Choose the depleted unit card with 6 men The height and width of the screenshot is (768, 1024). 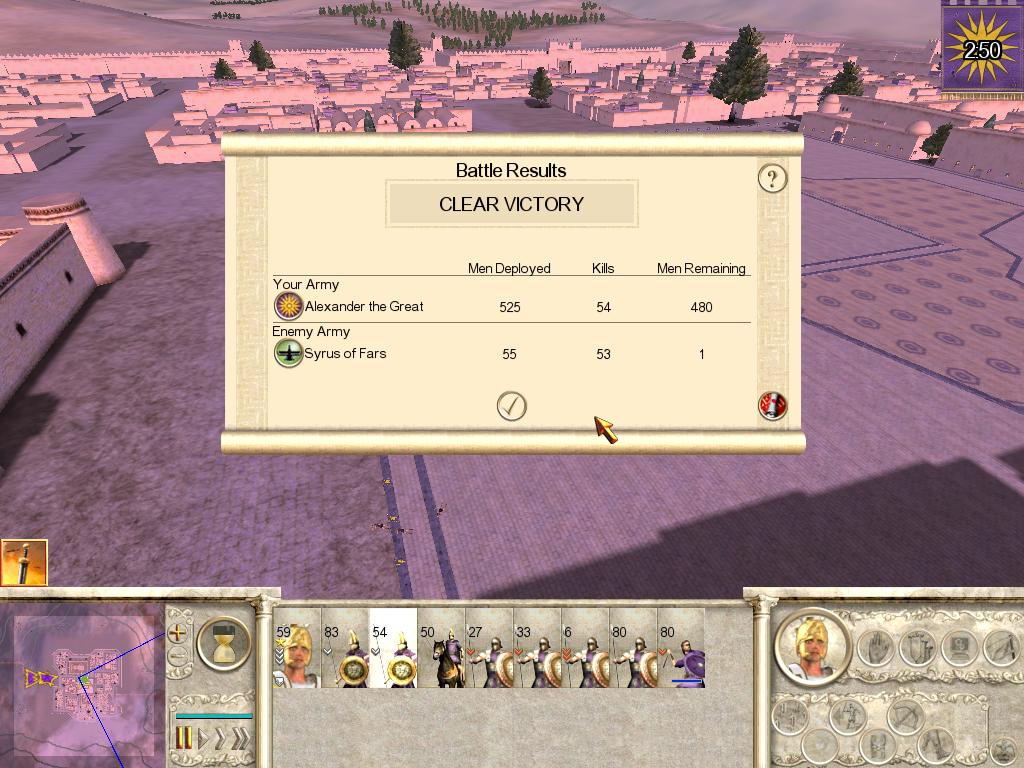pos(585,655)
